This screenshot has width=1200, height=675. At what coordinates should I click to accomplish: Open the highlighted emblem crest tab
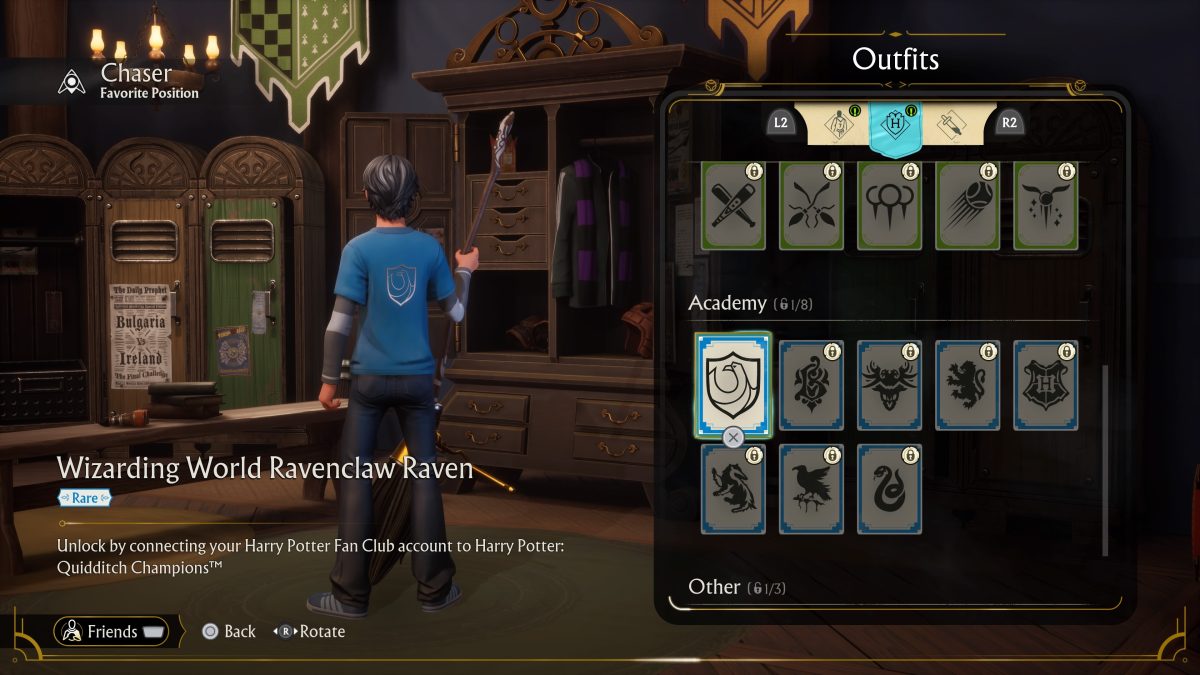(894, 128)
